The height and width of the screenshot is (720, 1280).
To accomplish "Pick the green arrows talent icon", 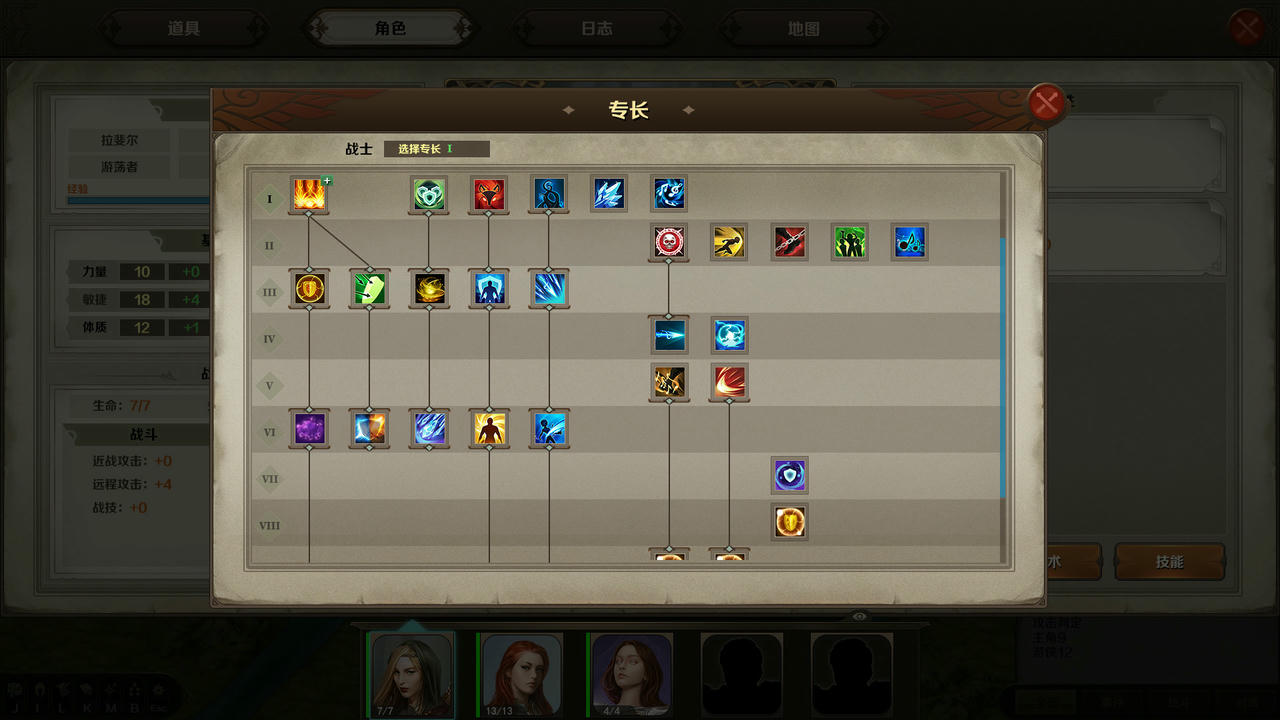I will pos(369,288).
